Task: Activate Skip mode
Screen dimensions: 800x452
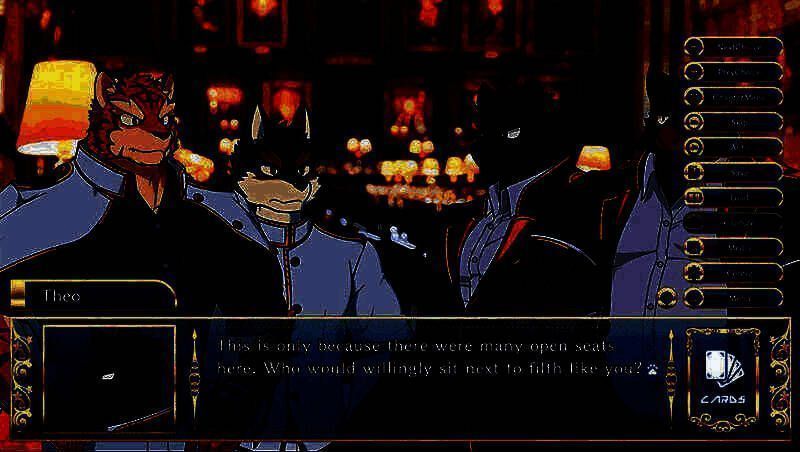Action: 733,122
